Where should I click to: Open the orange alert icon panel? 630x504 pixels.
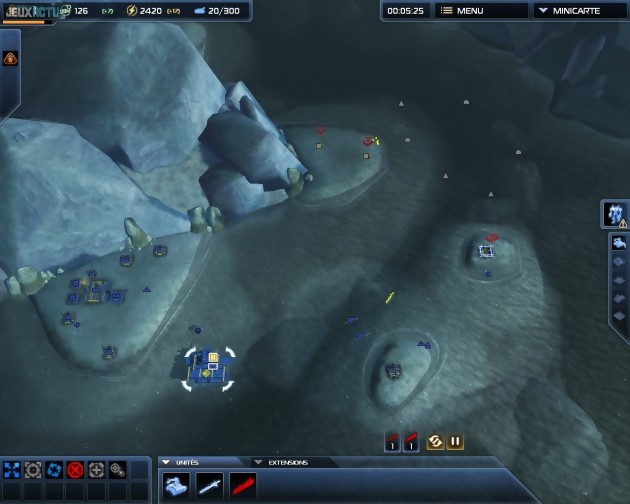(10, 58)
